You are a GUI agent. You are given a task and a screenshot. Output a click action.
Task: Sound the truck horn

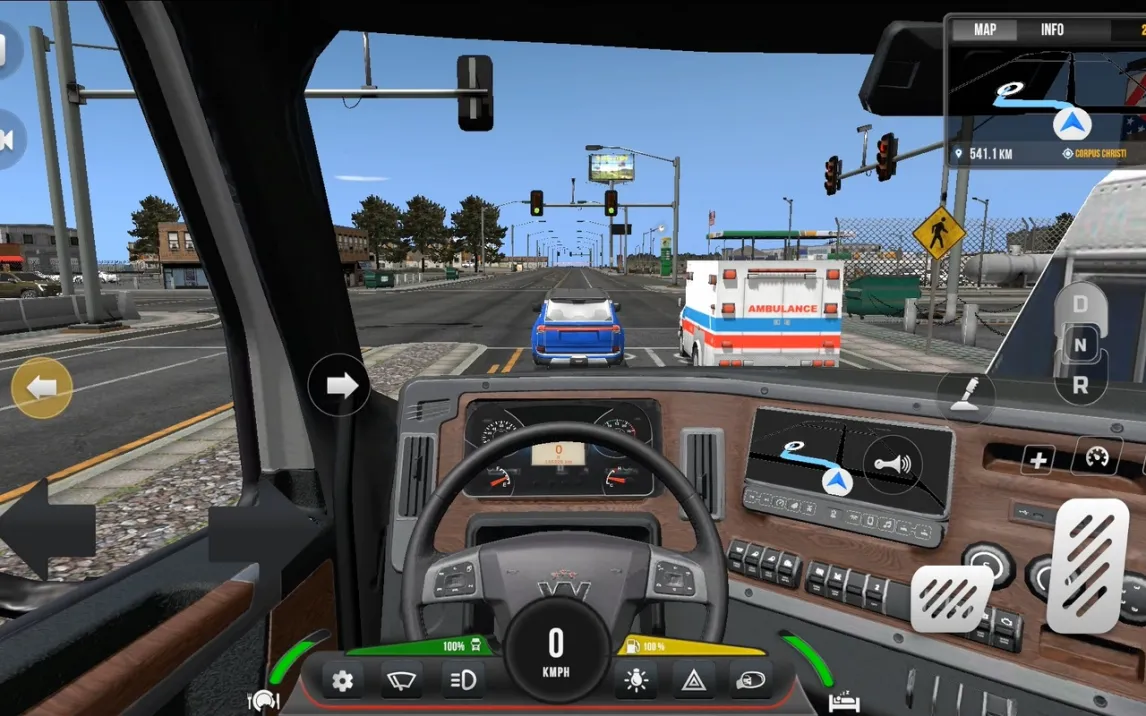click(x=893, y=465)
